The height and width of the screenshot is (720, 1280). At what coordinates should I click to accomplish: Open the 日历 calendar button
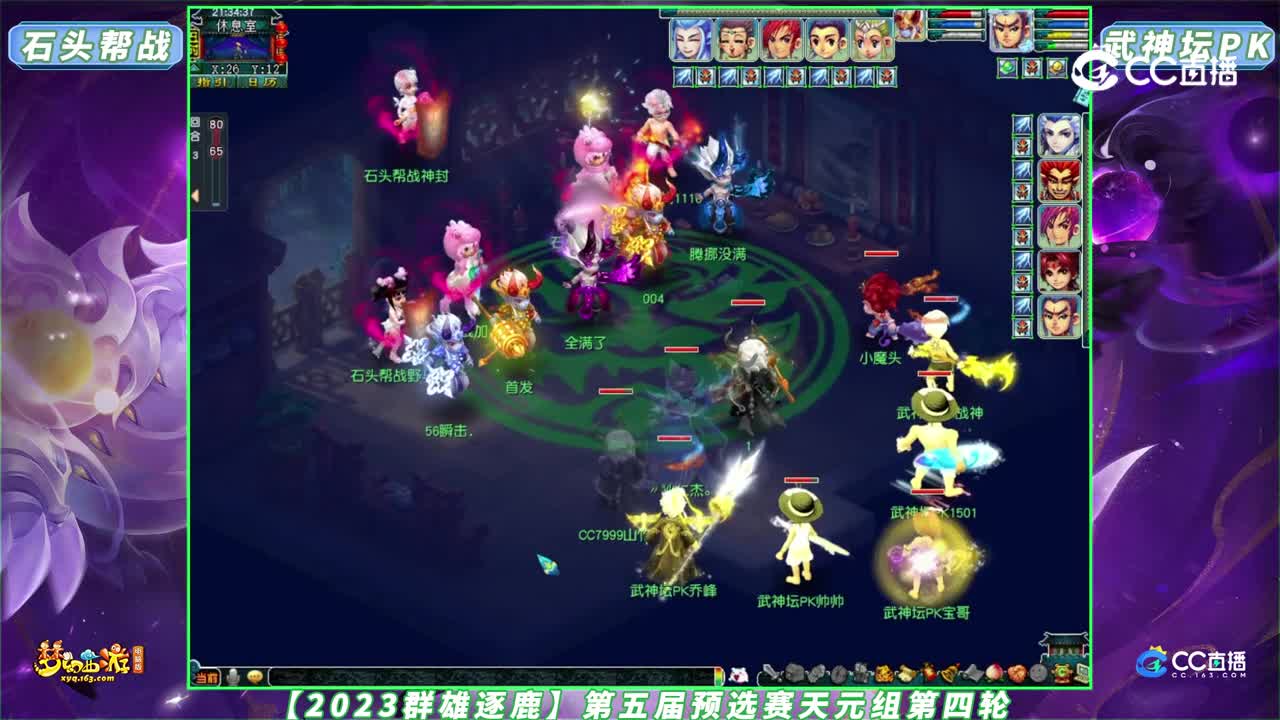point(262,82)
